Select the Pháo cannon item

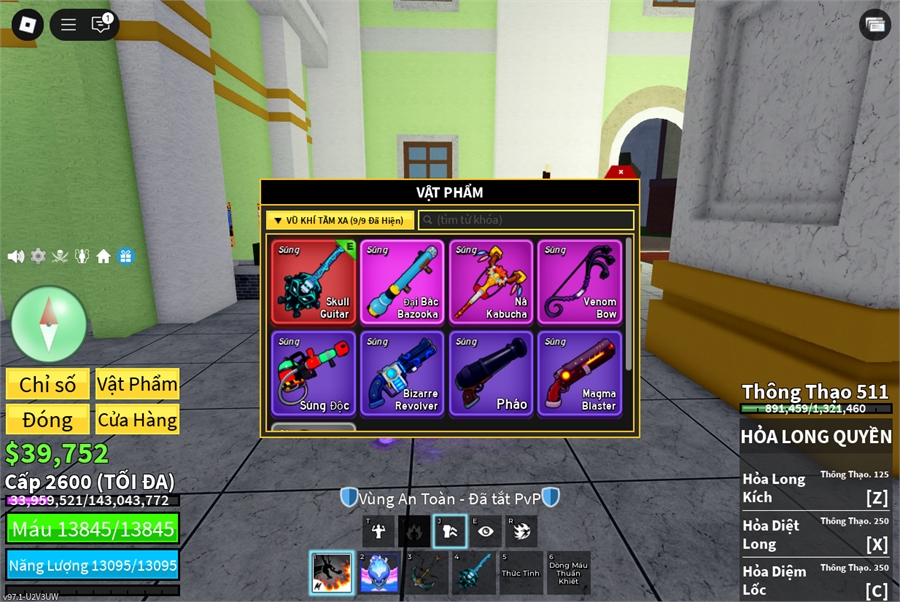490,373
